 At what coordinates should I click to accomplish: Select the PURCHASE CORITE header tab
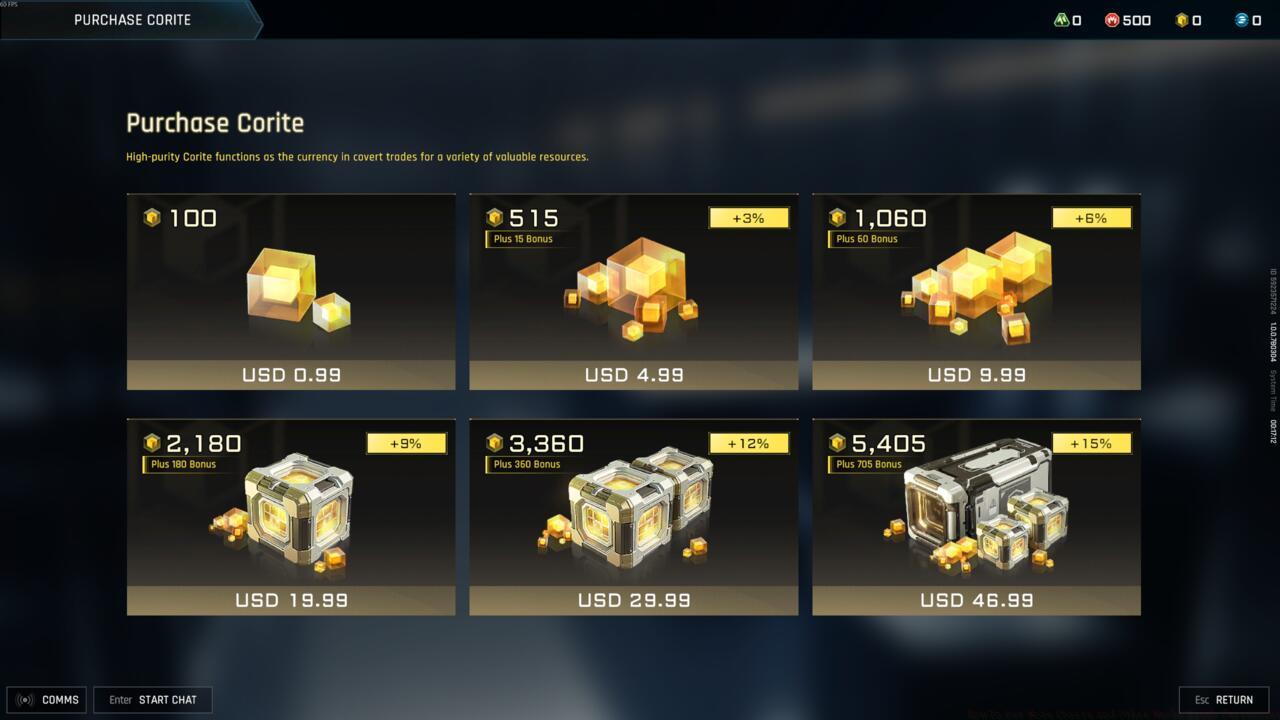click(130, 20)
